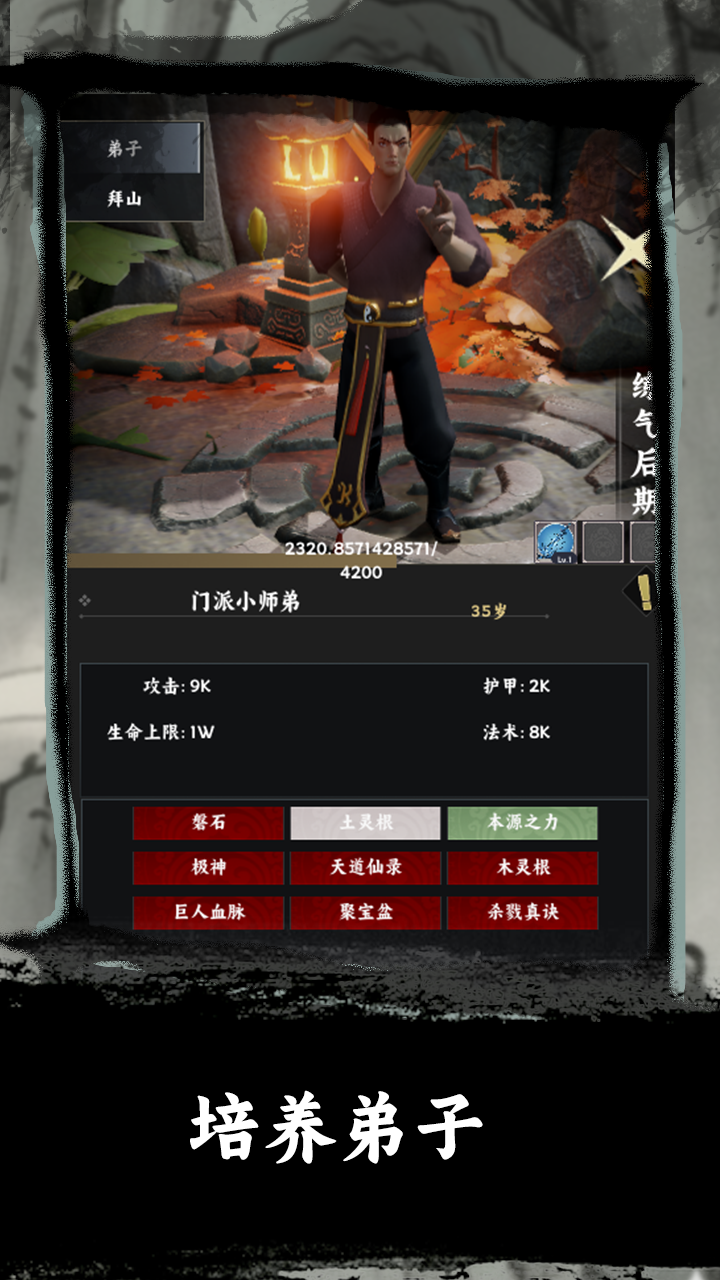720x1280 pixels.
Task: Open the 天道仙录 trait
Action: pos(365,868)
